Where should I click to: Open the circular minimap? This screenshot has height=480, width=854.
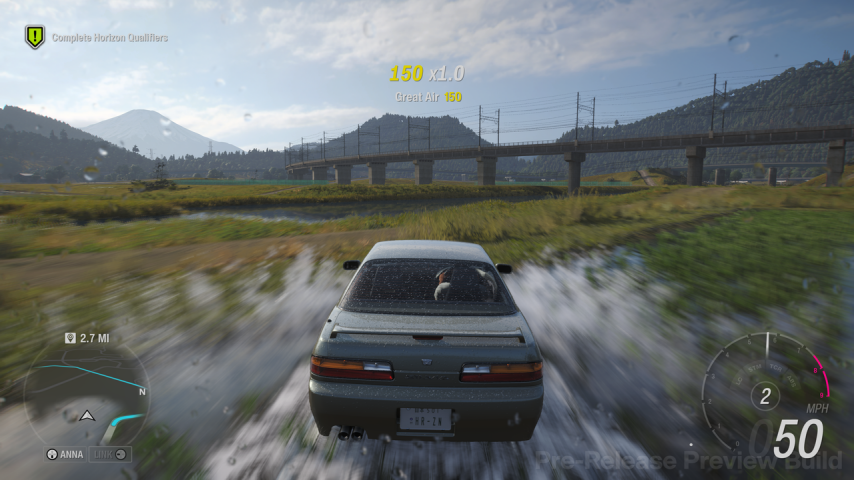[86, 392]
